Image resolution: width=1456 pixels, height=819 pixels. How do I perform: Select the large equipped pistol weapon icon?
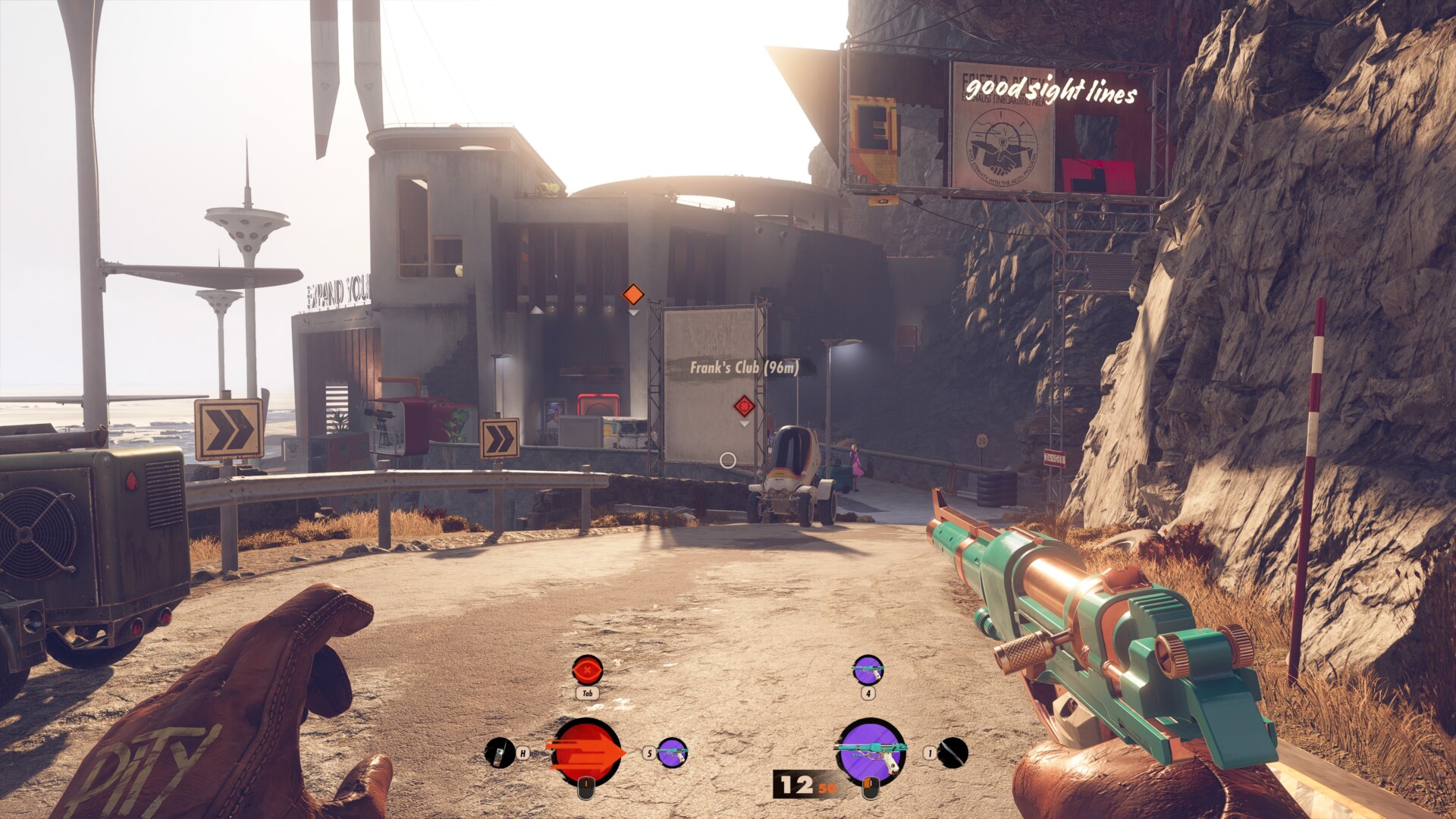point(871,751)
